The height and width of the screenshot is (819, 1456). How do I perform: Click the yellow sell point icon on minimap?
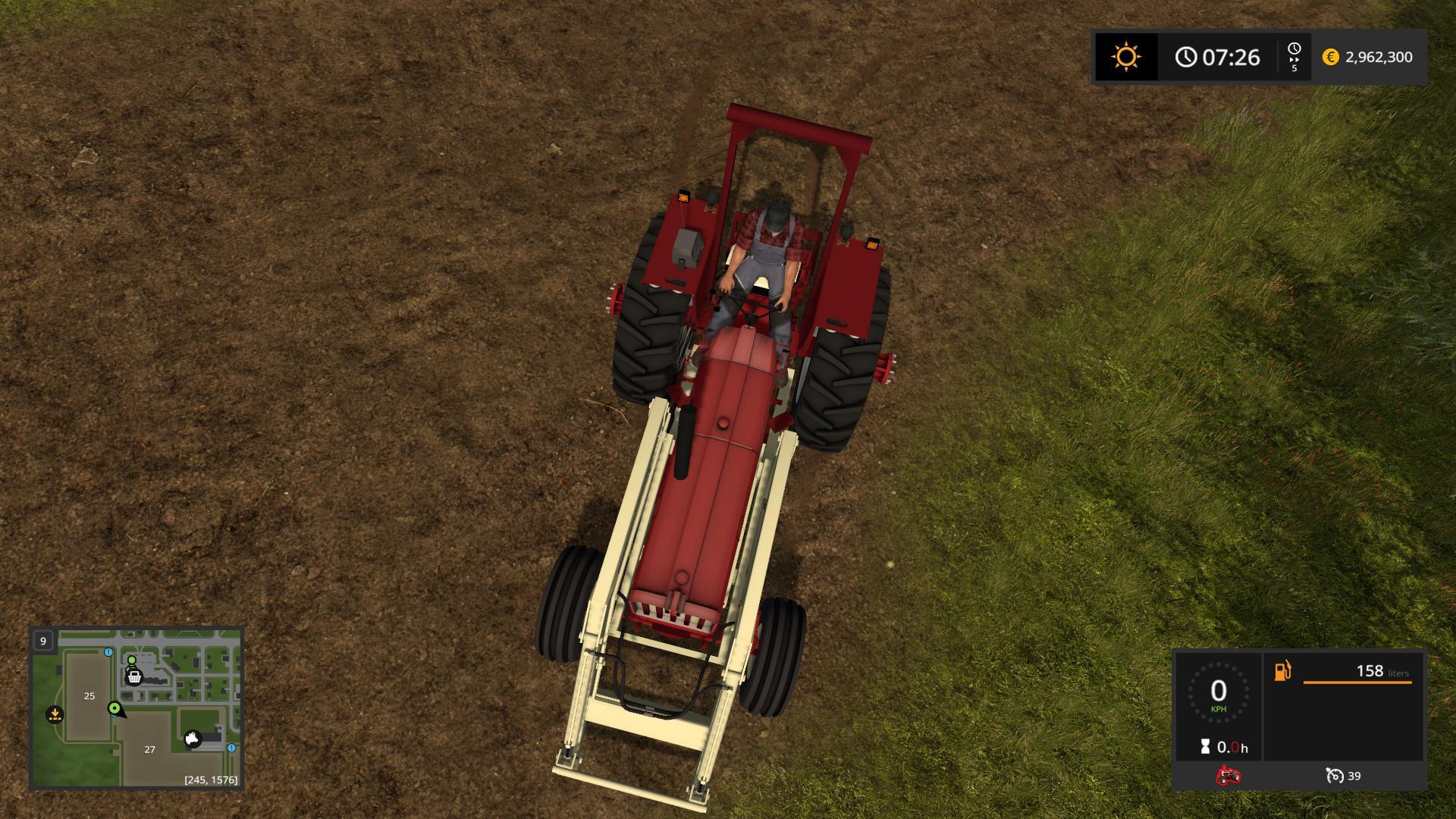(x=55, y=714)
